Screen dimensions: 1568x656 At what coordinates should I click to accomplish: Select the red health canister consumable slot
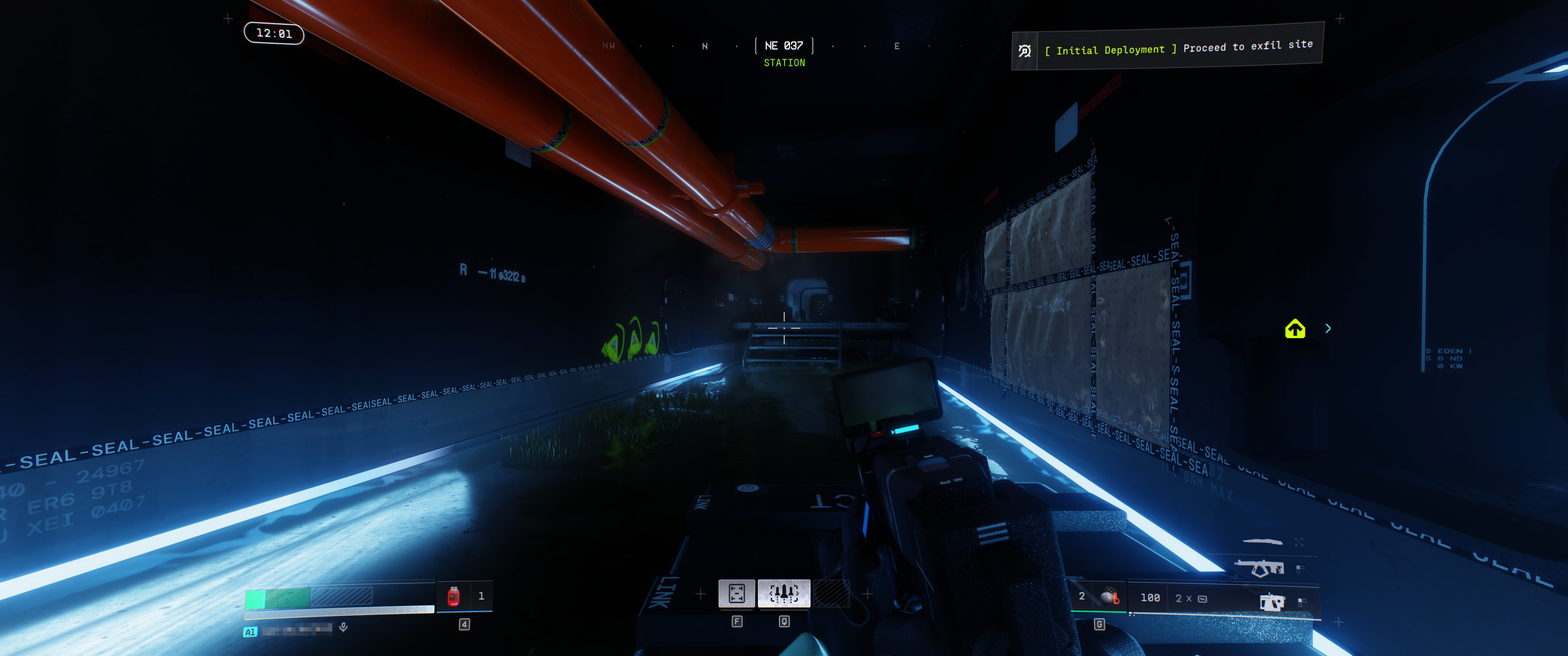[x=454, y=596]
